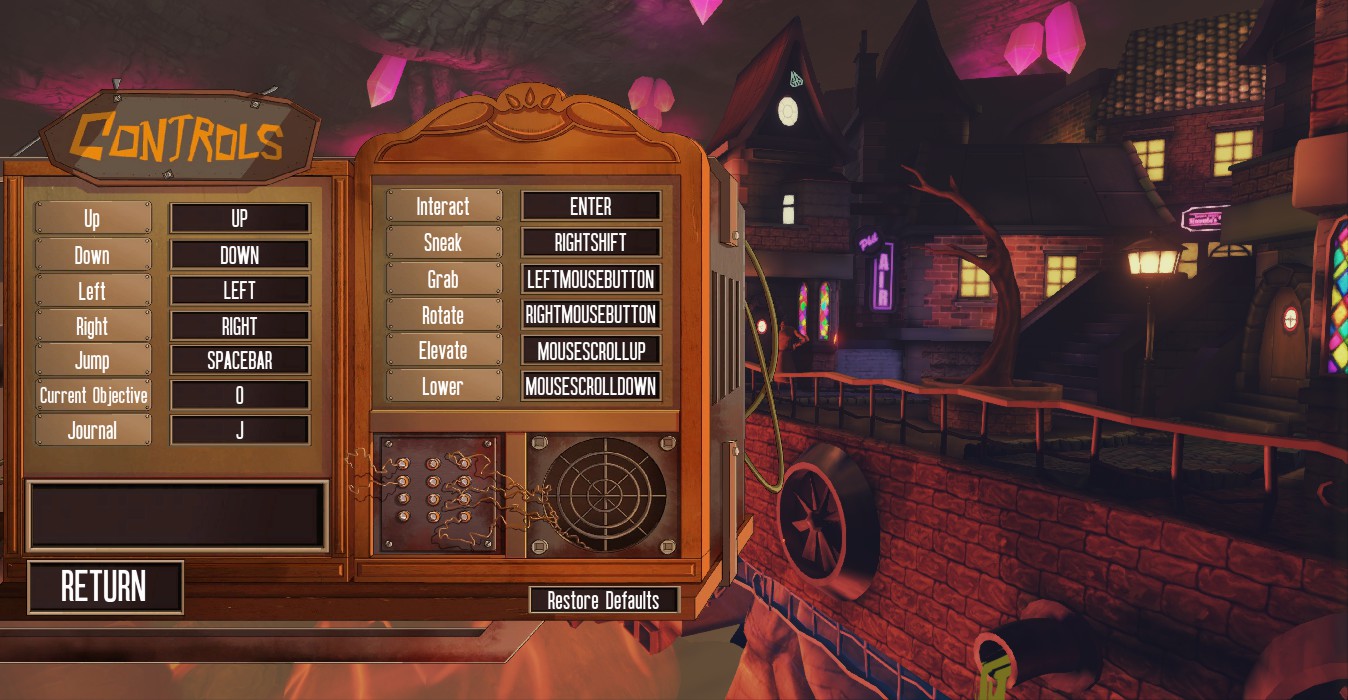
Task: Edit the Grab LEFTMOUSEBUTTON binding
Action: tap(591, 278)
